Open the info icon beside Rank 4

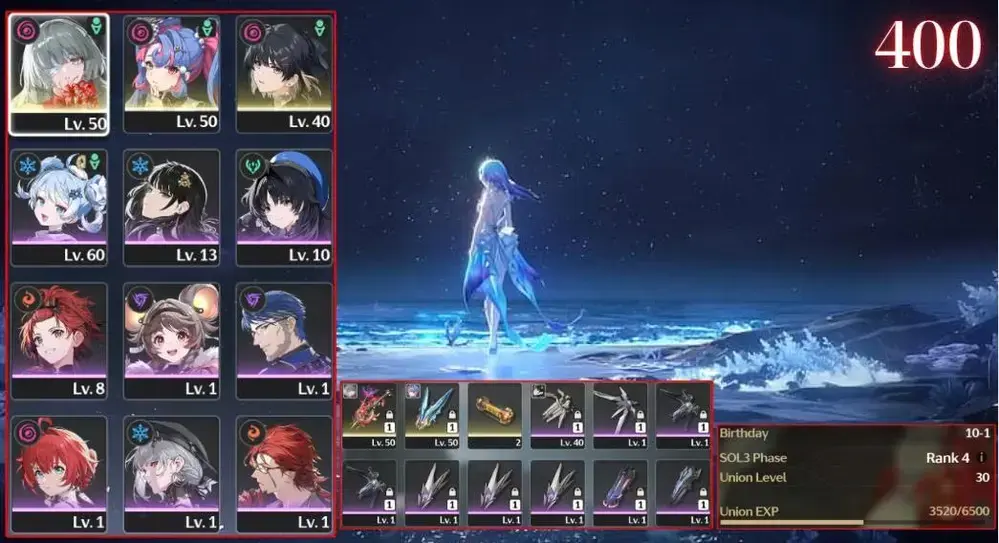coord(981,458)
